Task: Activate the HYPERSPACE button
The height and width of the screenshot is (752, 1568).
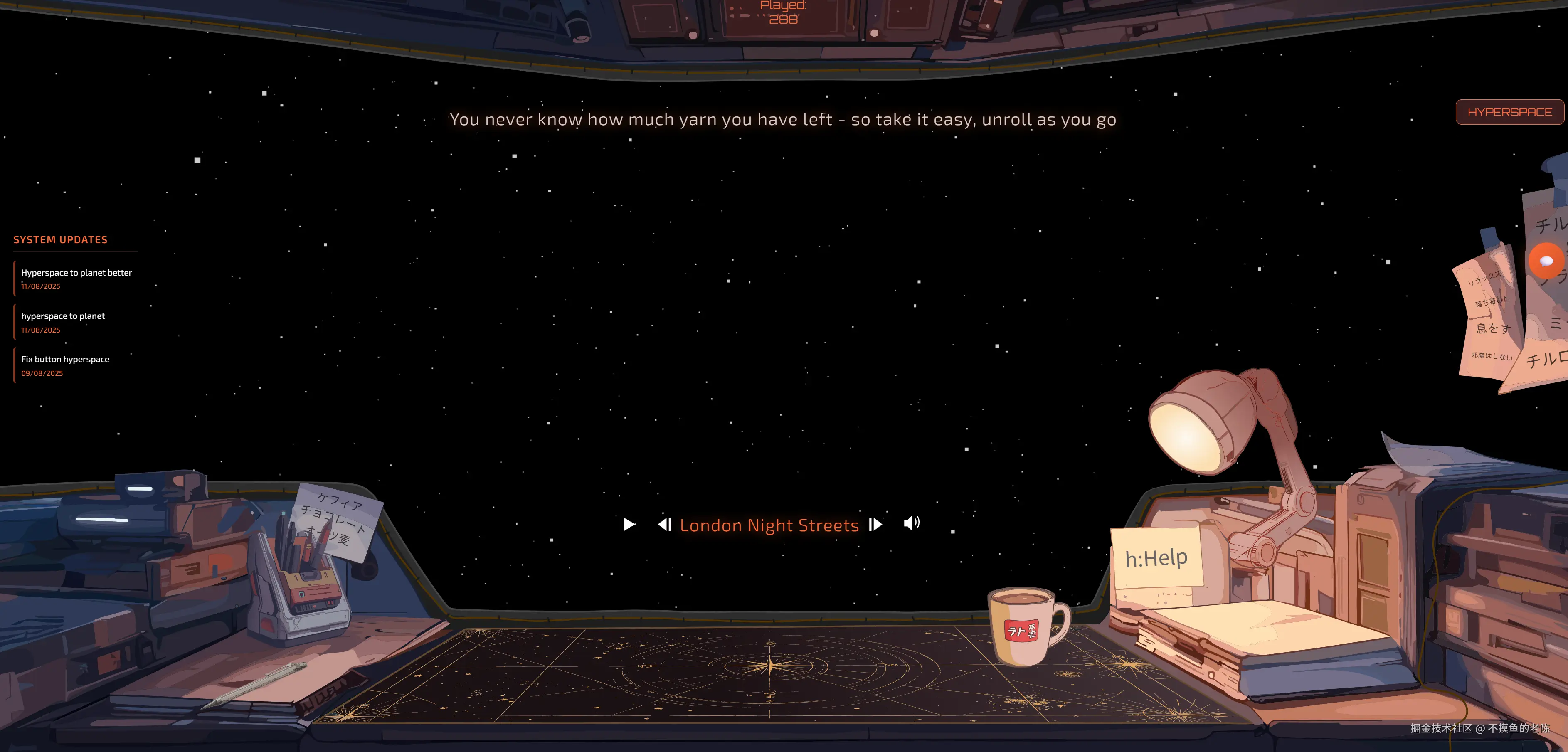Action: pos(1509,112)
